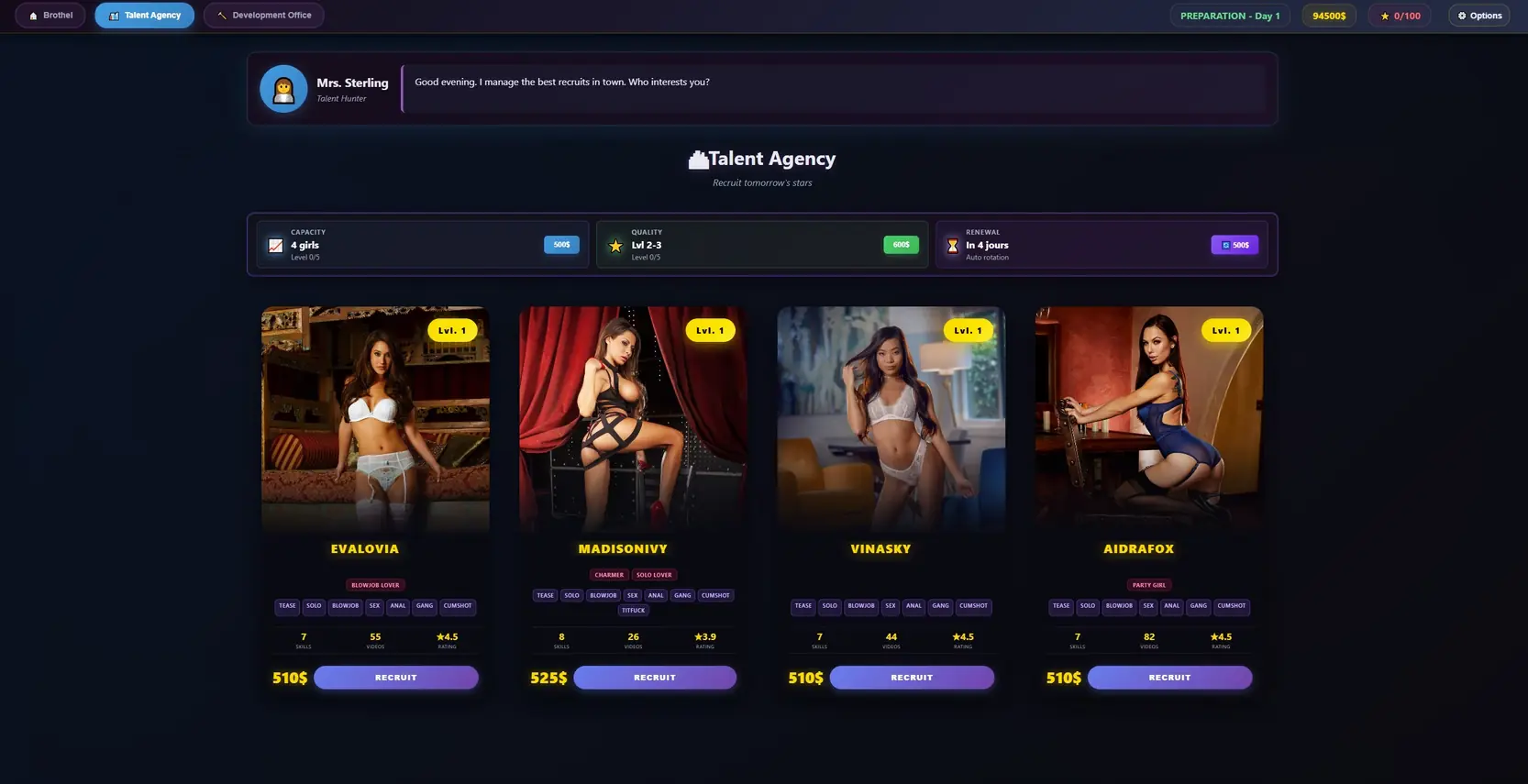Go to the Development Office tab
1528x784 pixels.
(264, 16)
